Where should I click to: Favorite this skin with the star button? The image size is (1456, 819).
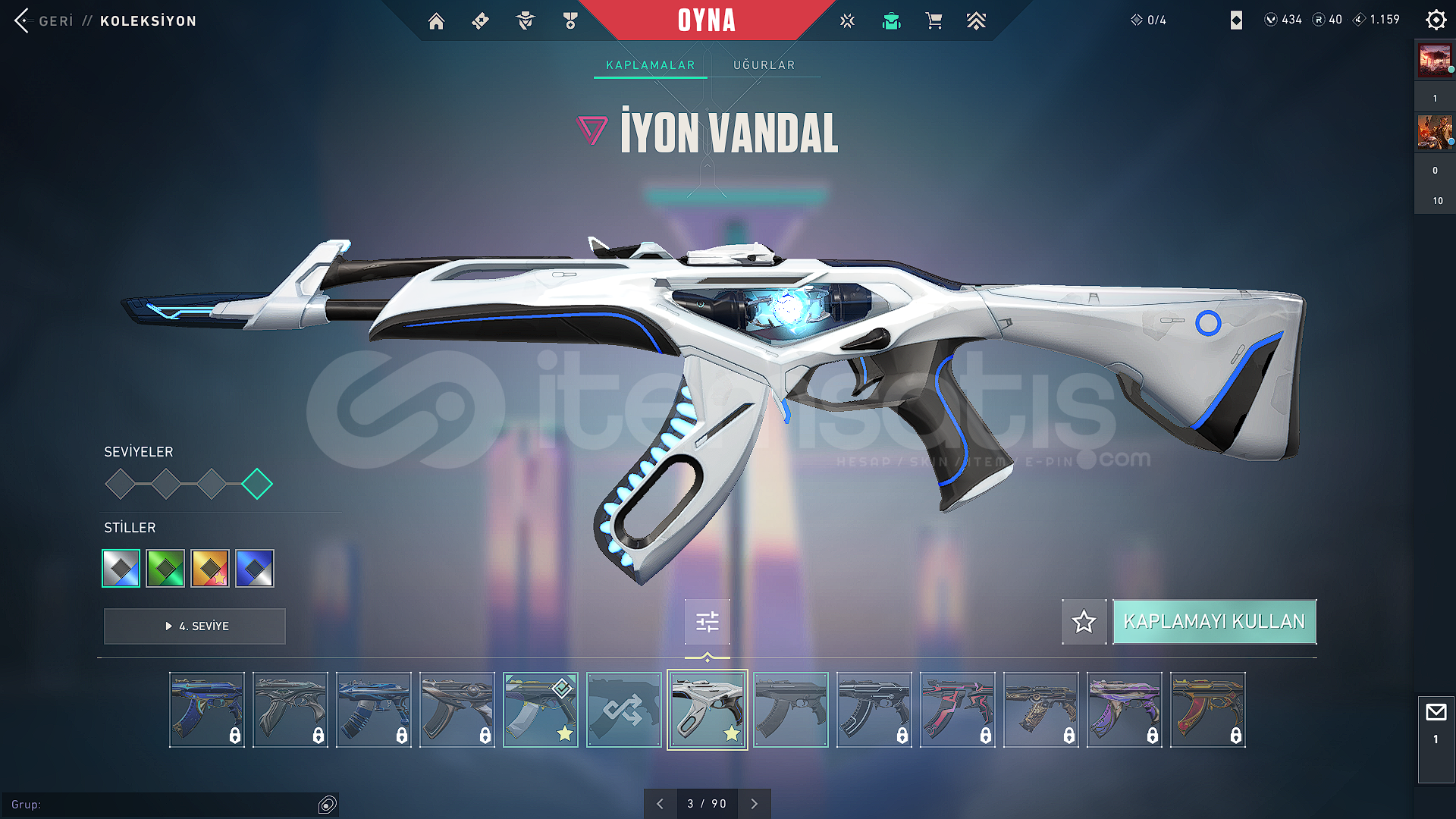coord(1084,622)
